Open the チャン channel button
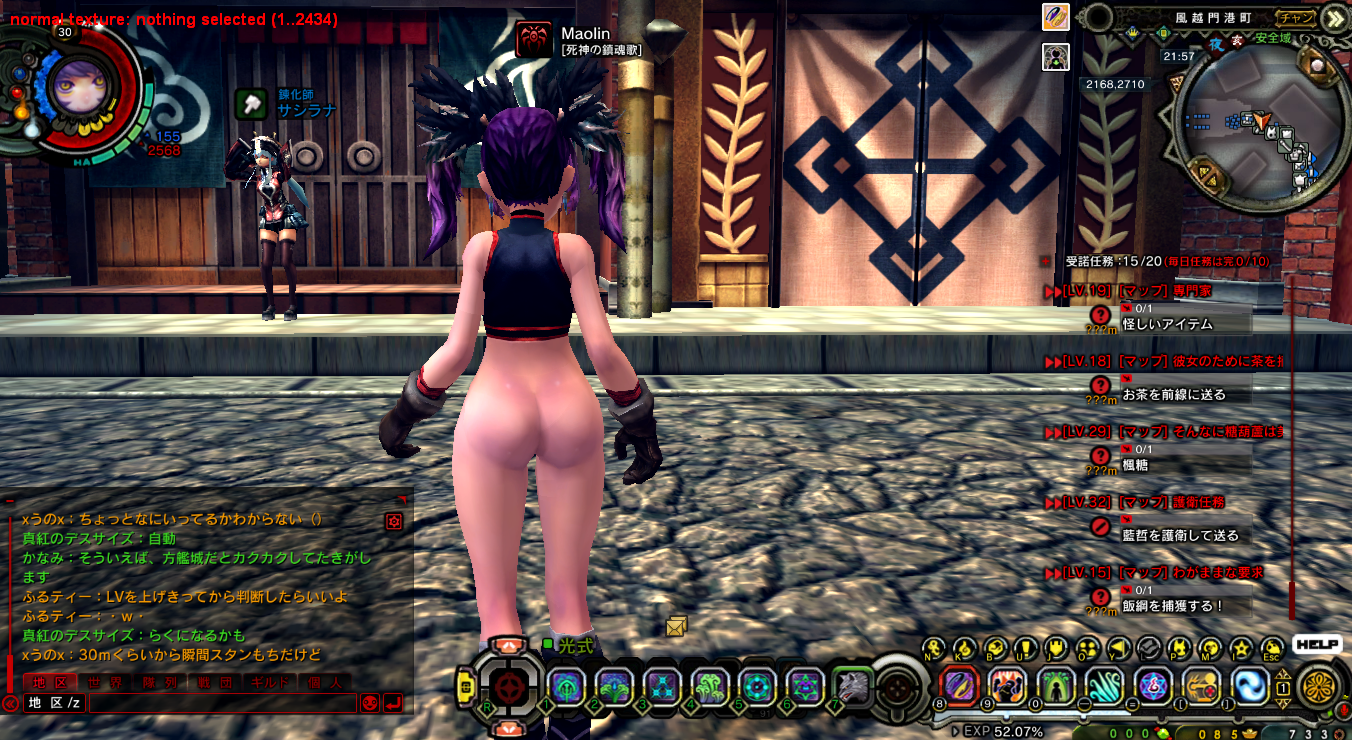This screenshot has width=1352, height=740. 1297,17
